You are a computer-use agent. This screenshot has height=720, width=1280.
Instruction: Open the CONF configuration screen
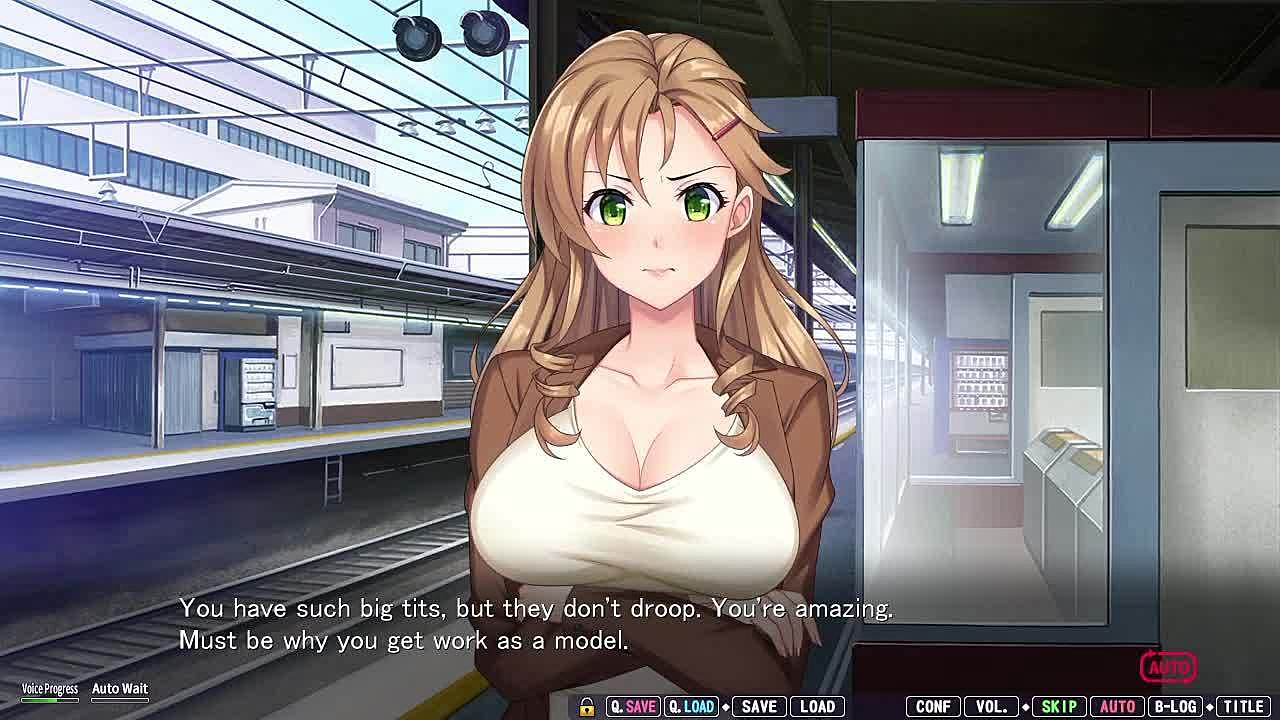pyautogui.click(x=933, y=706)
